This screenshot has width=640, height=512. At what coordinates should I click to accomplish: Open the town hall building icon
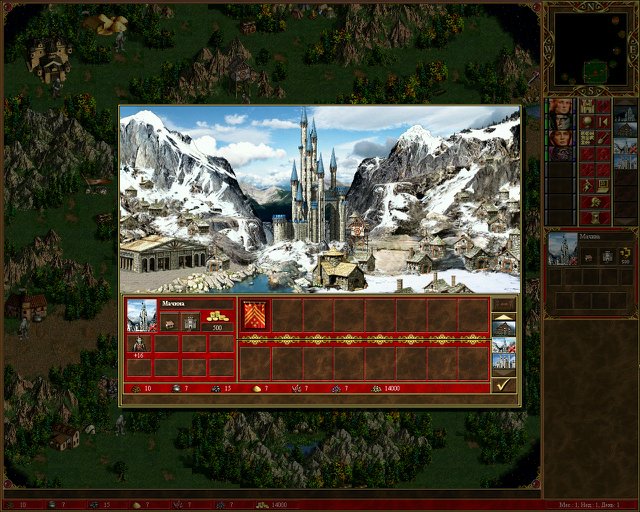(x=169, y=322)
